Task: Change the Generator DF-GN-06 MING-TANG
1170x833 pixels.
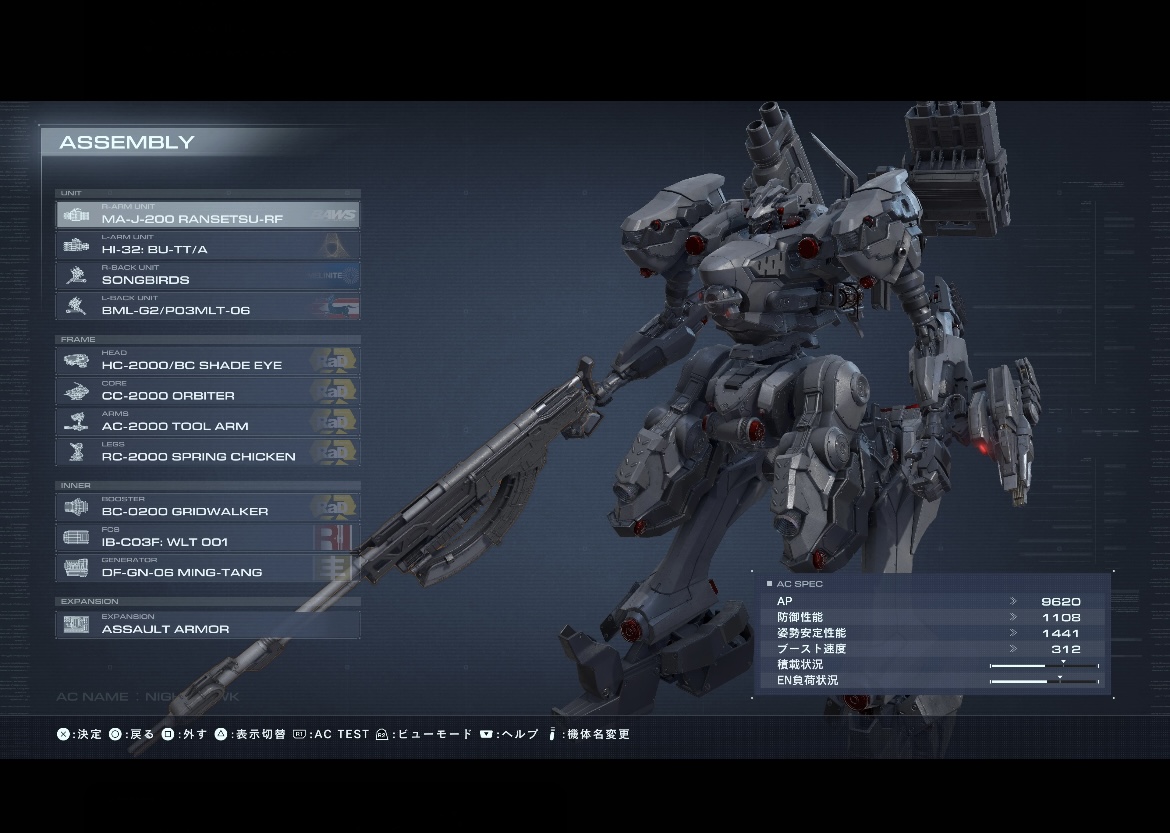Action: tap(208, 568)
